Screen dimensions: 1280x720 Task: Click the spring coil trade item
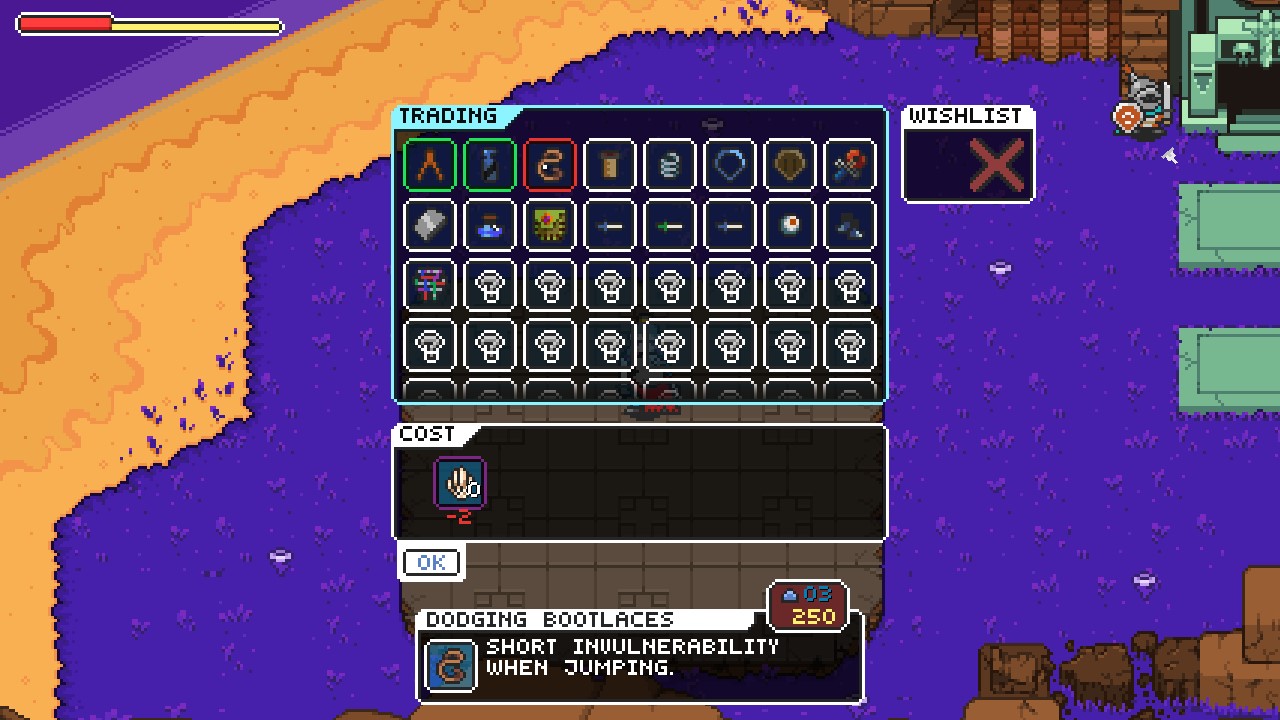point(670,164)
